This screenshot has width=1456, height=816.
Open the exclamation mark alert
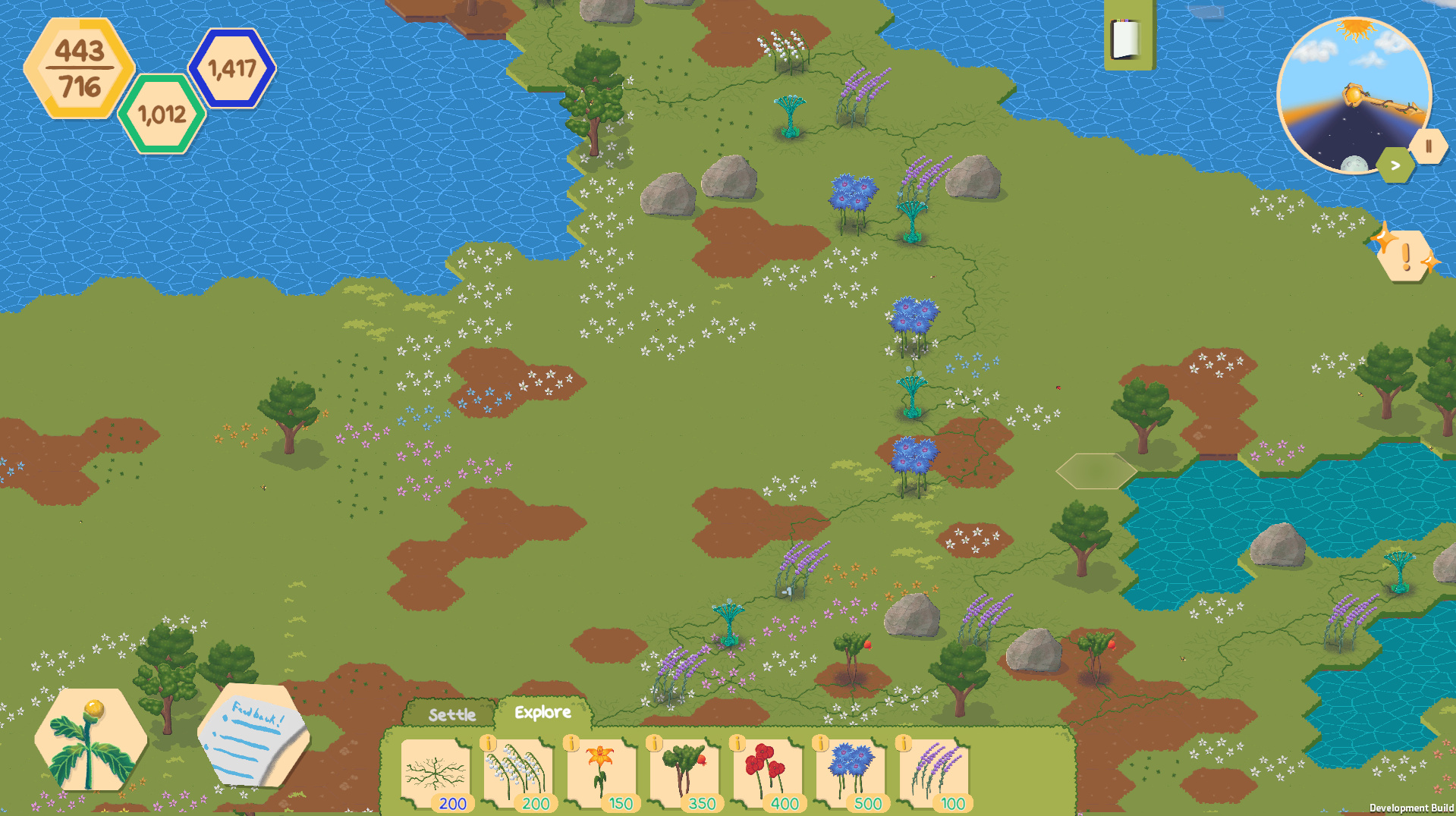point(1405,256)
